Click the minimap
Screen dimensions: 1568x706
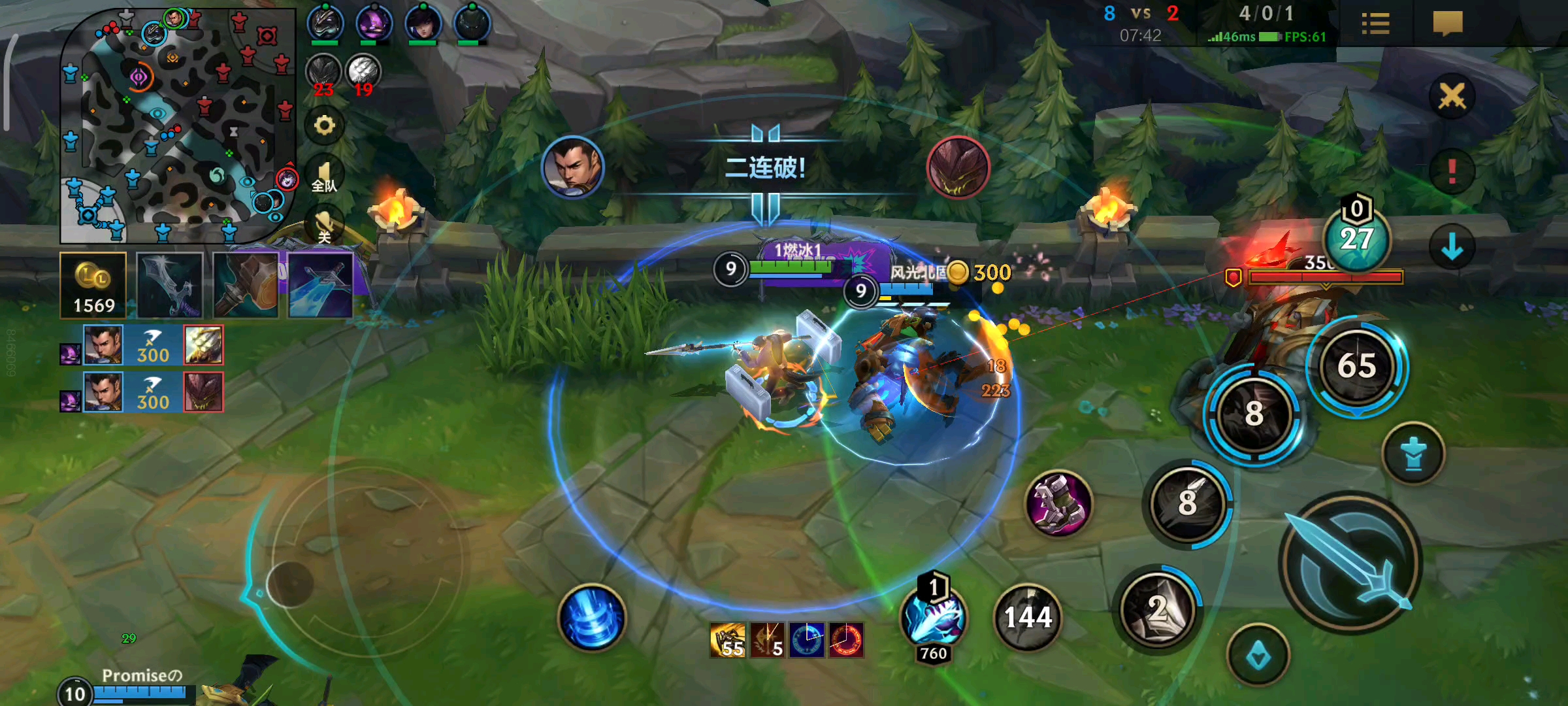(x=176, y=126)
